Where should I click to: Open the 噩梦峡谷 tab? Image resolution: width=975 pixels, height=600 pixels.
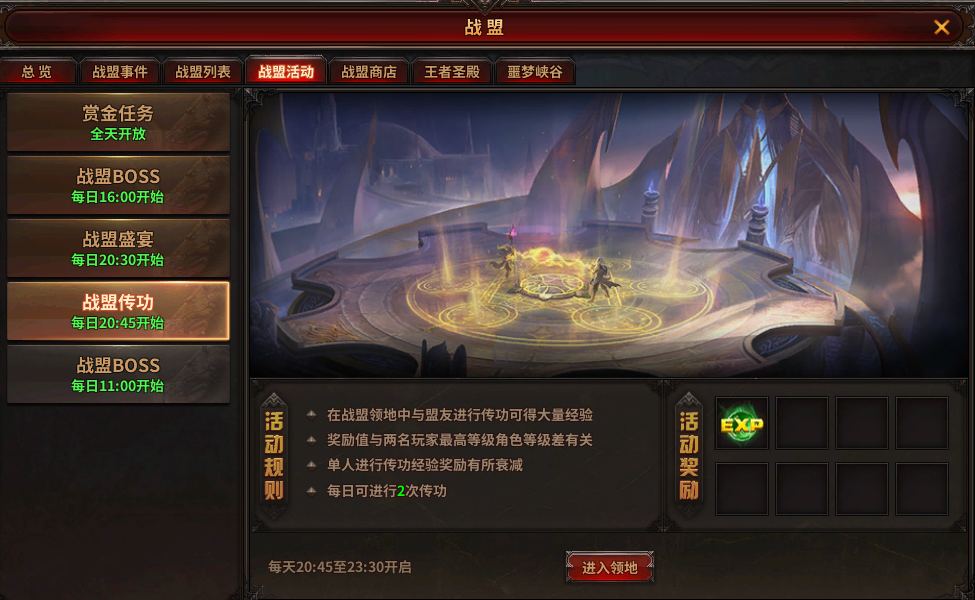click(x=535, y=72)
